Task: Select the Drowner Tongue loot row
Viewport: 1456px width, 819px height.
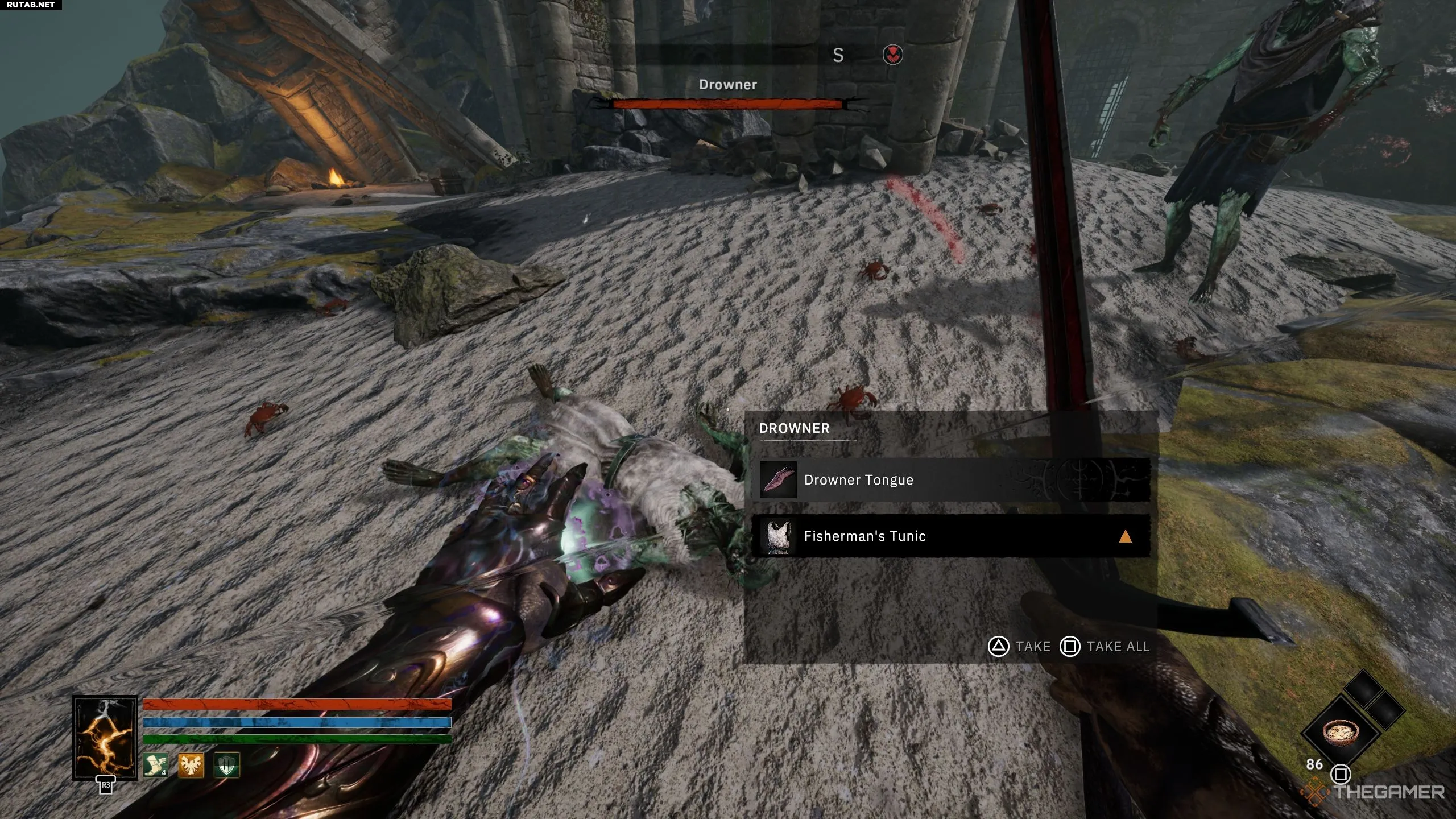Action: [x=950, y=480]
